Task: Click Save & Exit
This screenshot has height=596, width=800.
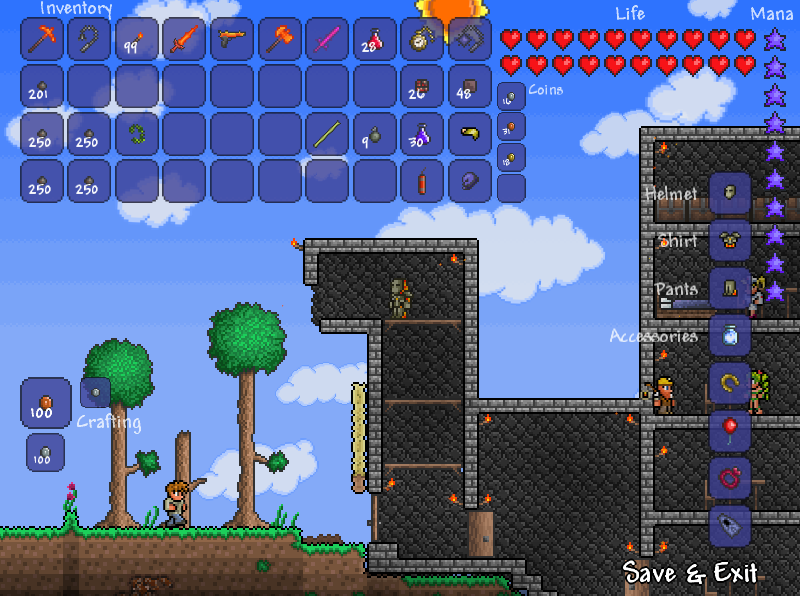Action: (690, 573)
